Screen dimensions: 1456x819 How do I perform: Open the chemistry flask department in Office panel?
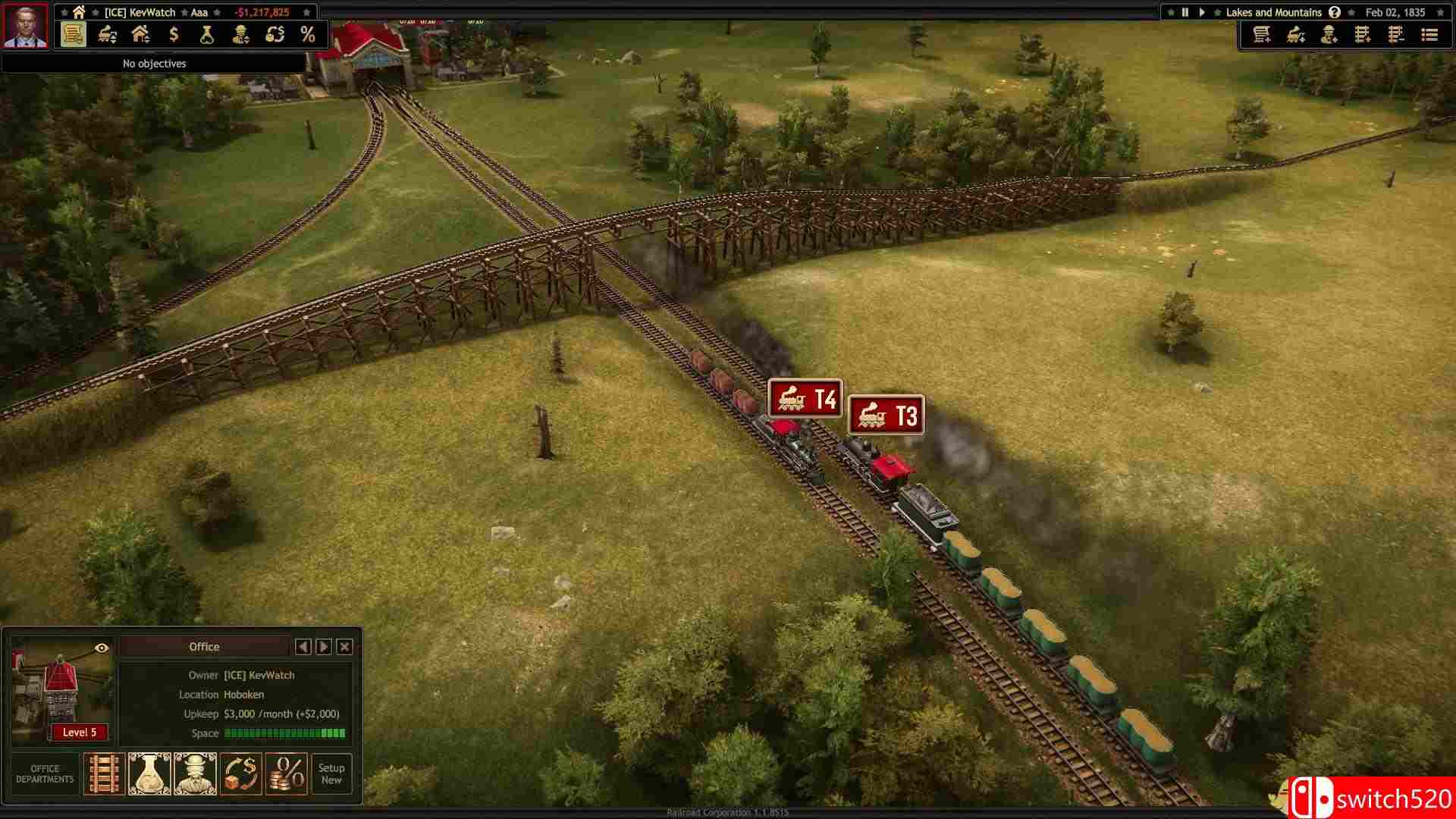pos(149,773)
